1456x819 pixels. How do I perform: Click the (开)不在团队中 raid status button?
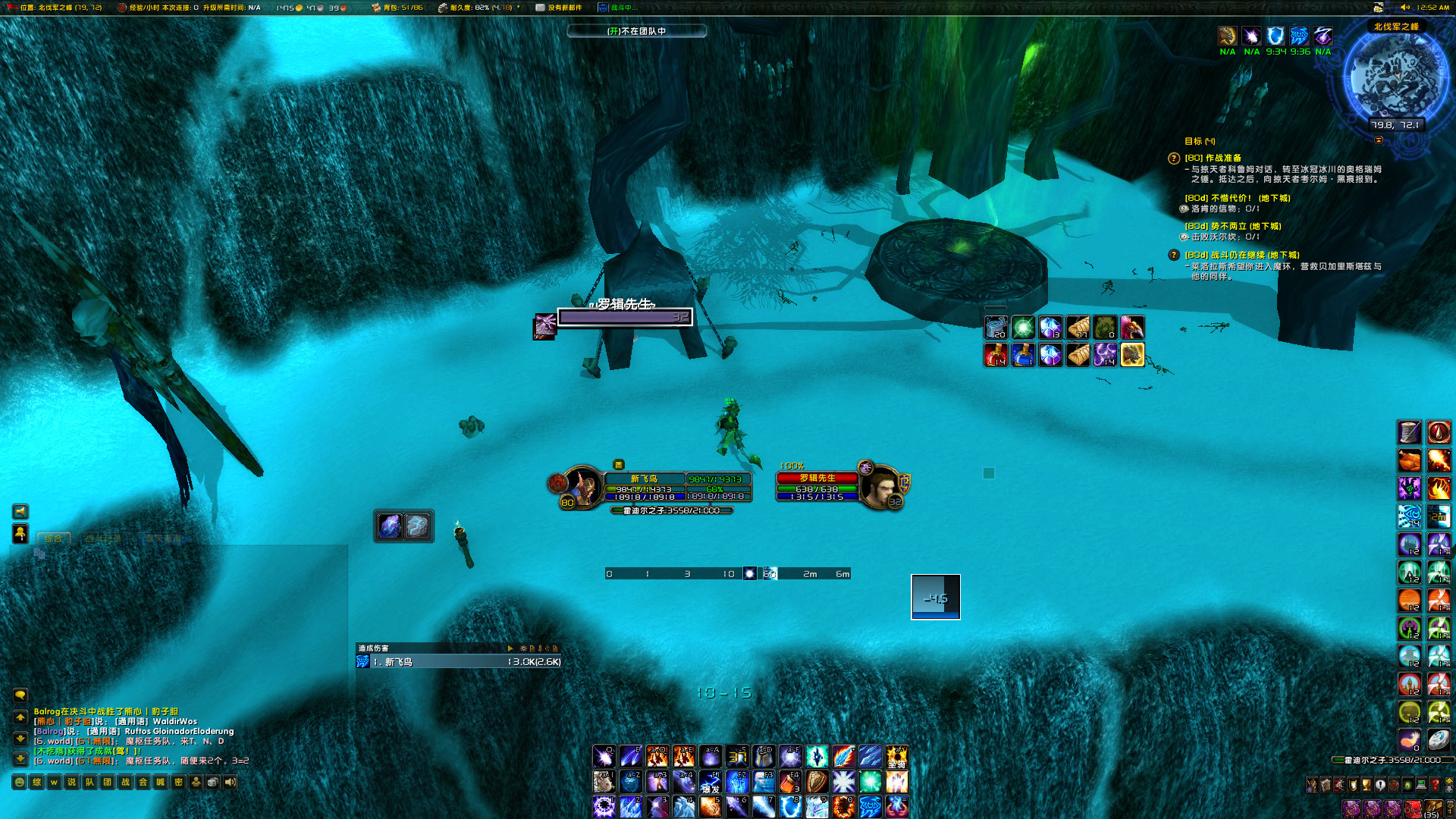635,32
